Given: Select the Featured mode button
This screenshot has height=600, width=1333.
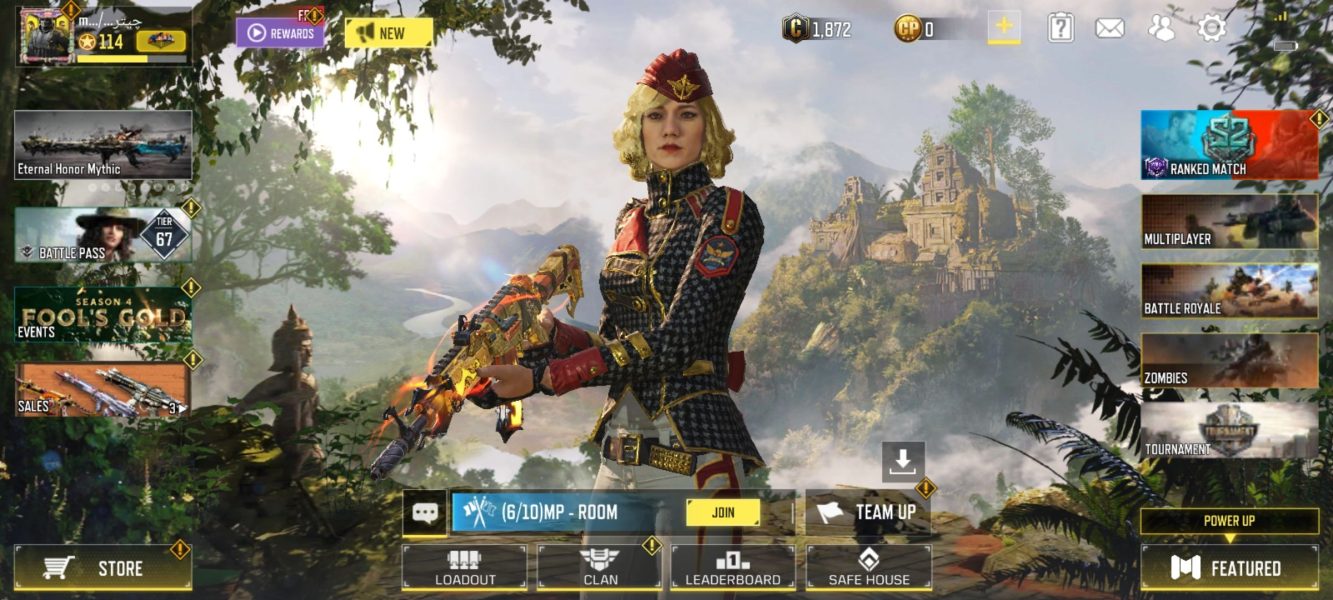Looking at the screenshot, I should (x=1229, y=568).
